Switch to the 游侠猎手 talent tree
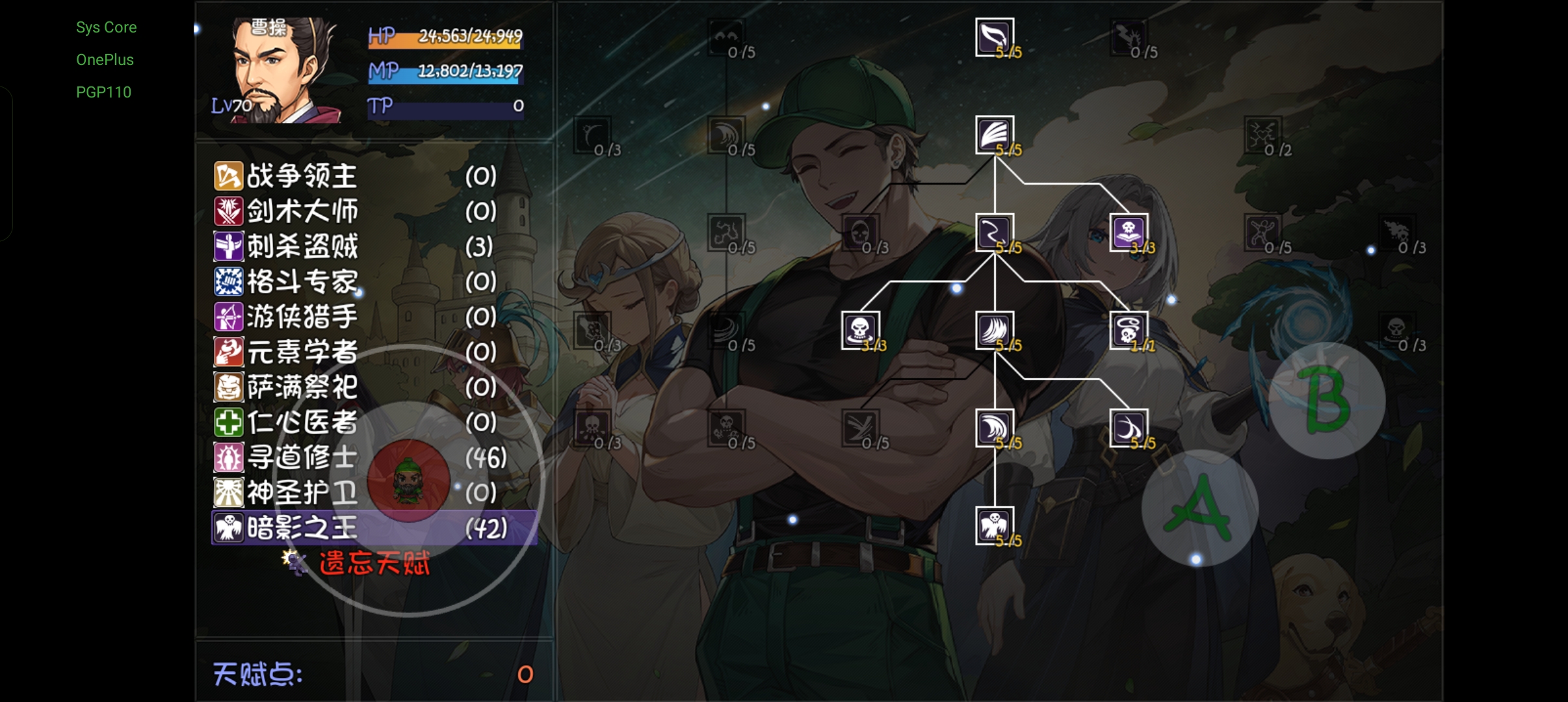 (302, 317)
